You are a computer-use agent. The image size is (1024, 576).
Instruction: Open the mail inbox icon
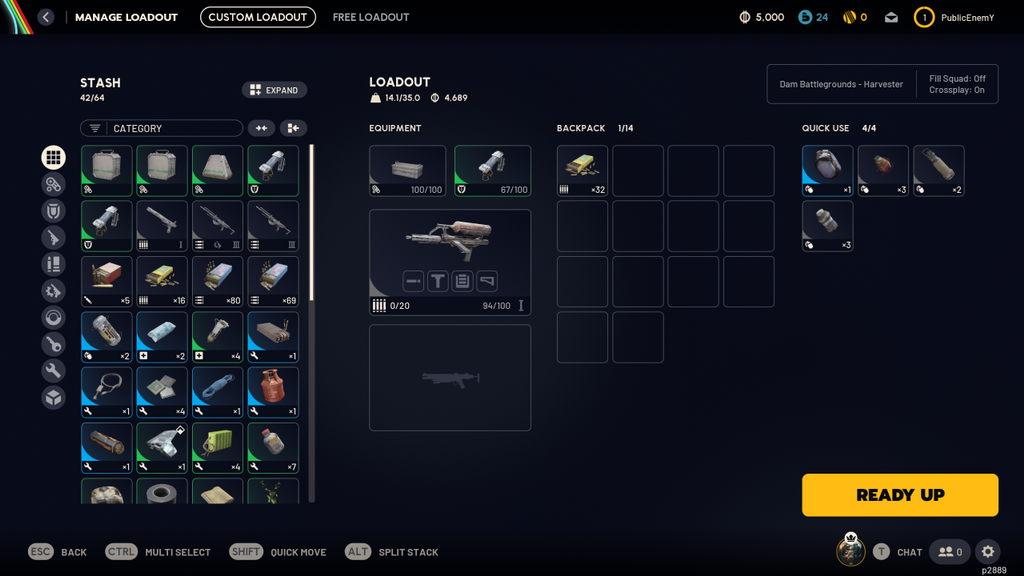[891, 17]
